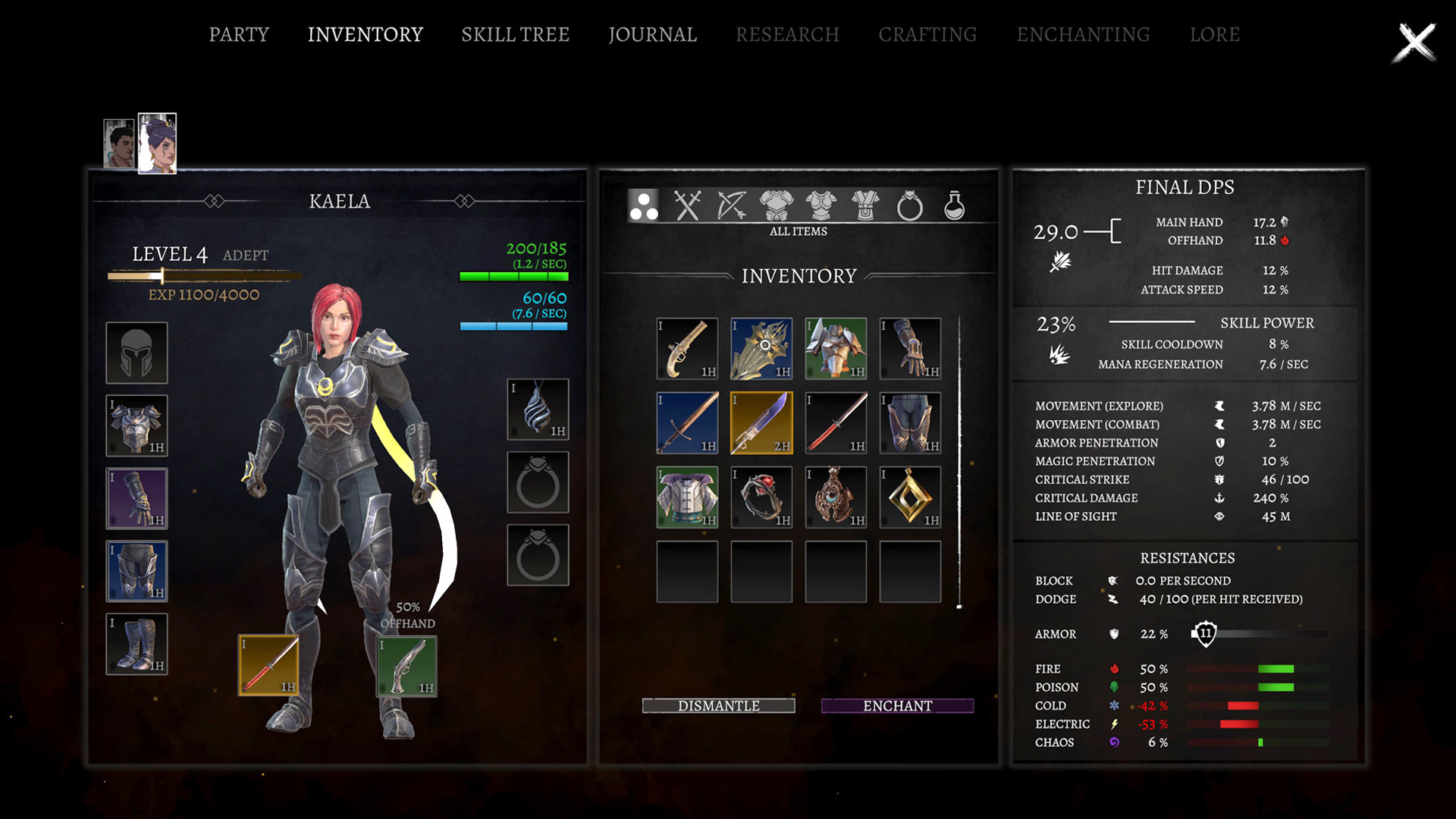The width and height of the screenshot is (1456, 819).
Task: Filter inventory by potion flask icon
Action: pyautogui.click(x=954, y=206)
